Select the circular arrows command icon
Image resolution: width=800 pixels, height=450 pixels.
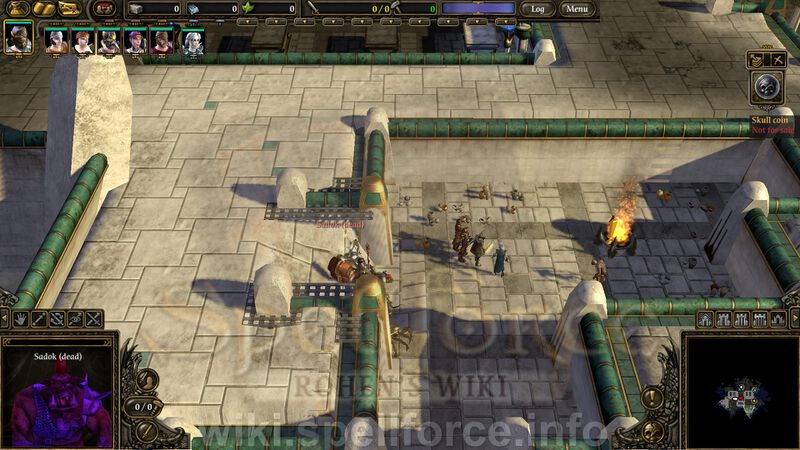pos(57,319)
